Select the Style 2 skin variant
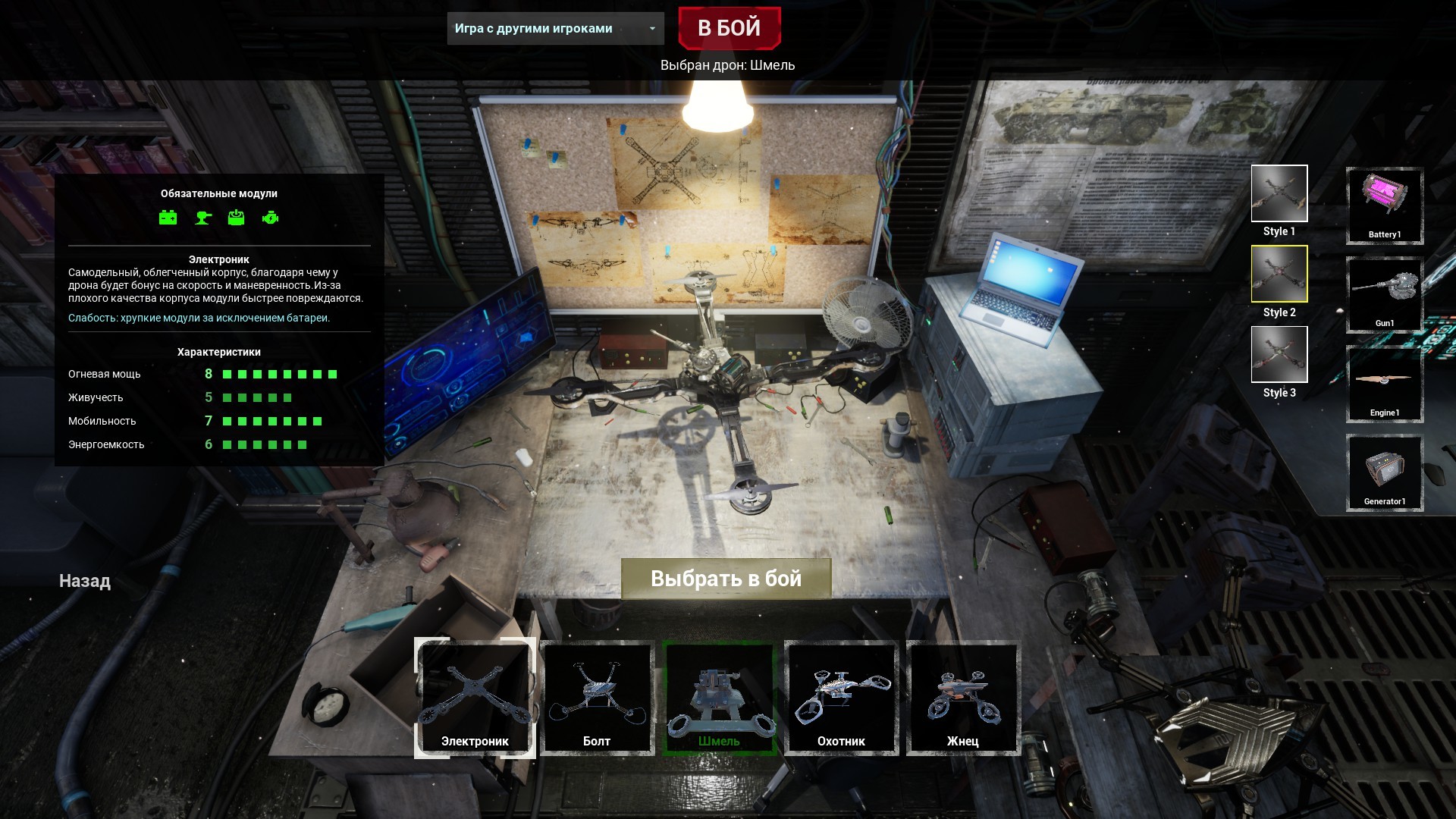The width and height of the screenshot is (1456, 819). [1279, 275]
